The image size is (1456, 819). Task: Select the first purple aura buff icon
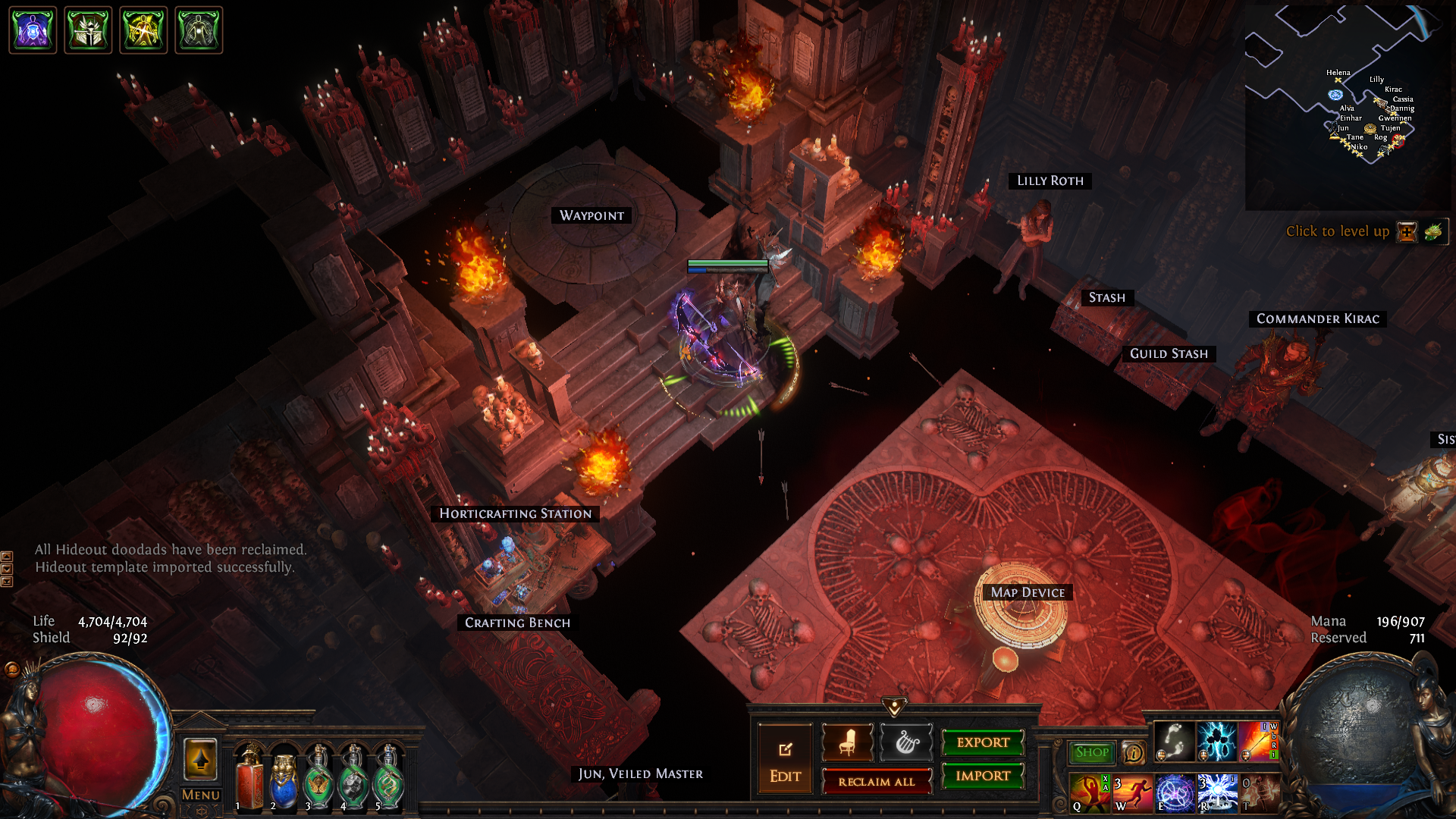pos(33,30)
